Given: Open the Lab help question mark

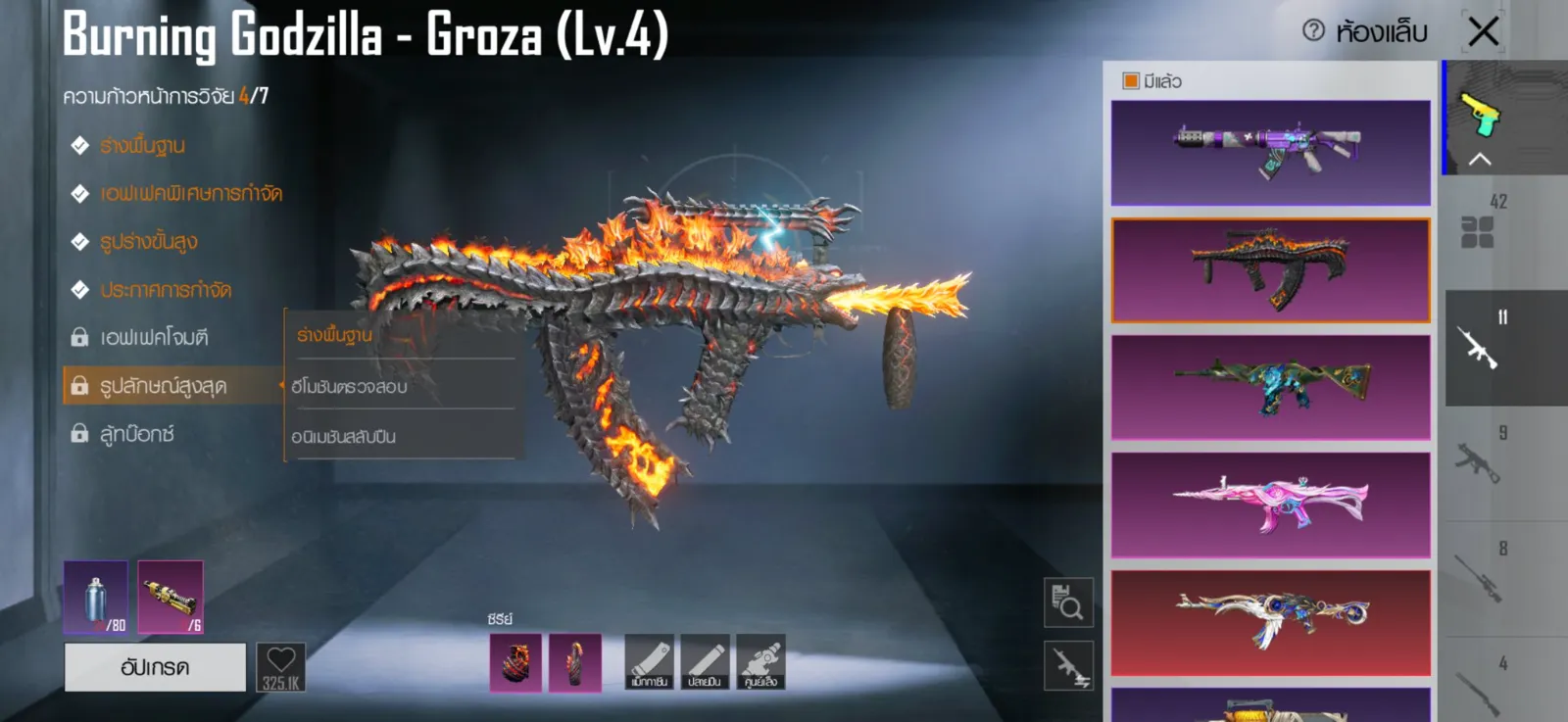Looking at the screenshot, I should [1313, 31].
